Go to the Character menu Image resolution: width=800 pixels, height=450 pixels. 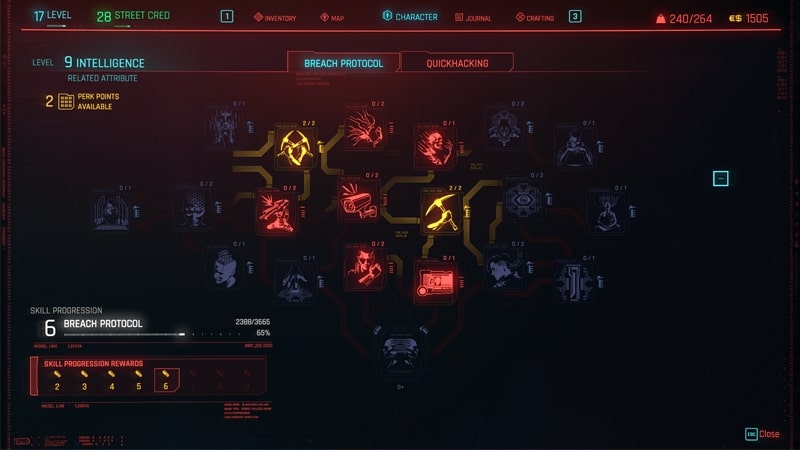click(x=410, y=17)
